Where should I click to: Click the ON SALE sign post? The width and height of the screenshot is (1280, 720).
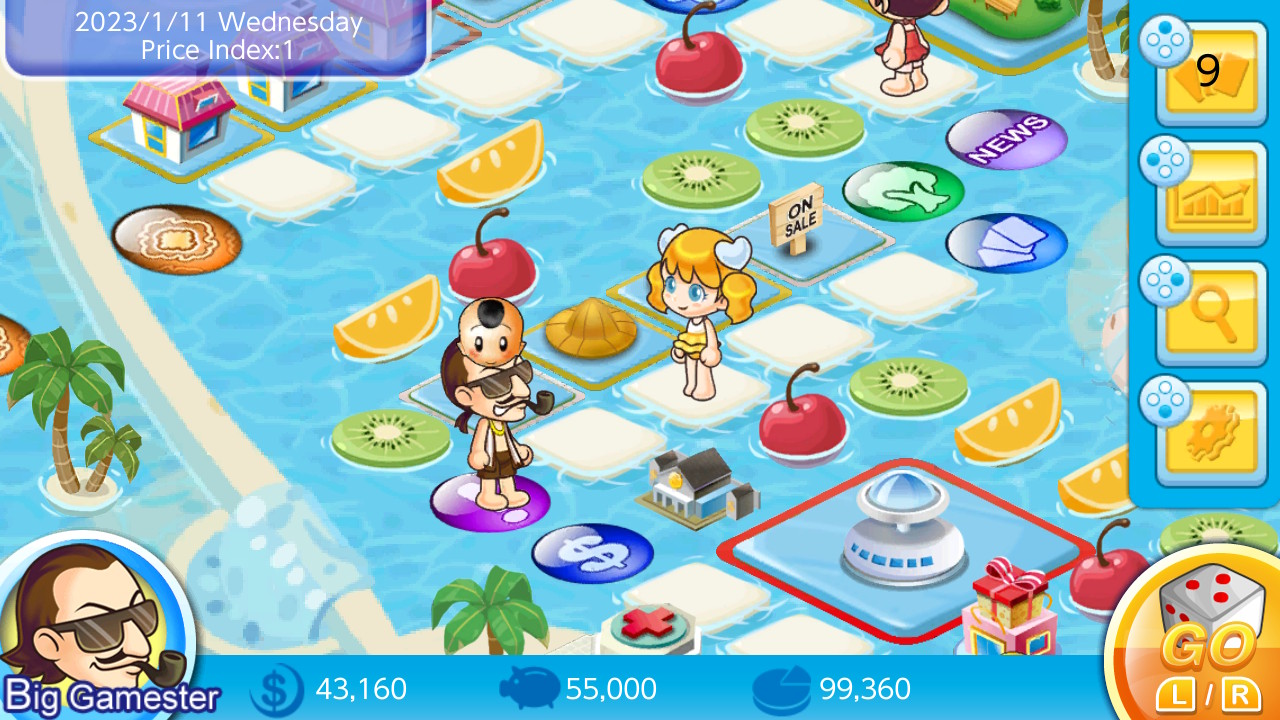tap(797, 215)
